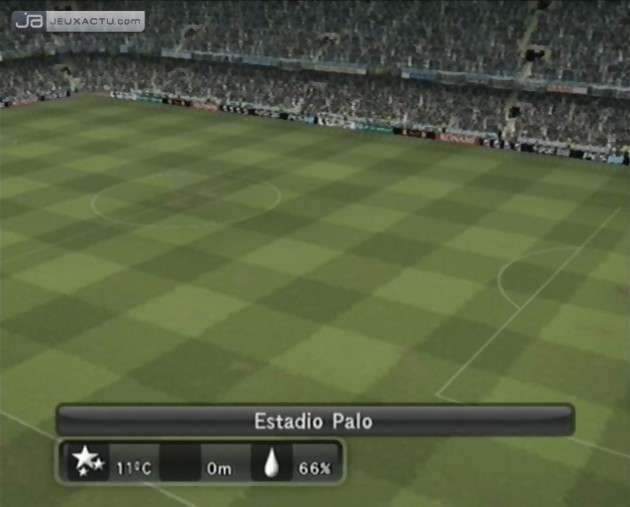630x507 pixels.
Task: Click the water drop humidity icon
Action: point(272,464)
